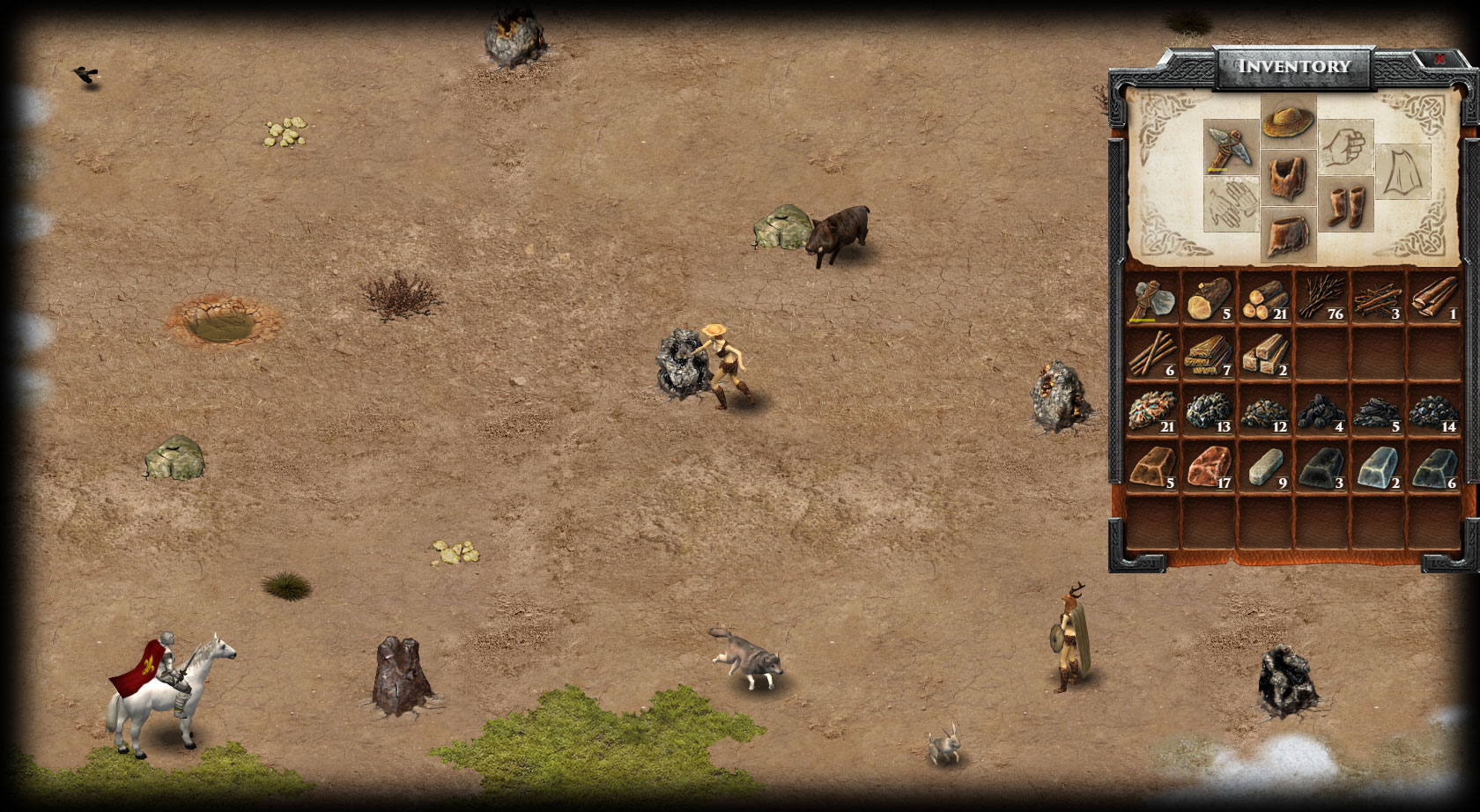The width and height of the screenshot is (1480, 812).
Task: Click the equipped stone pickaxe slot
Action: (1231, 146)
